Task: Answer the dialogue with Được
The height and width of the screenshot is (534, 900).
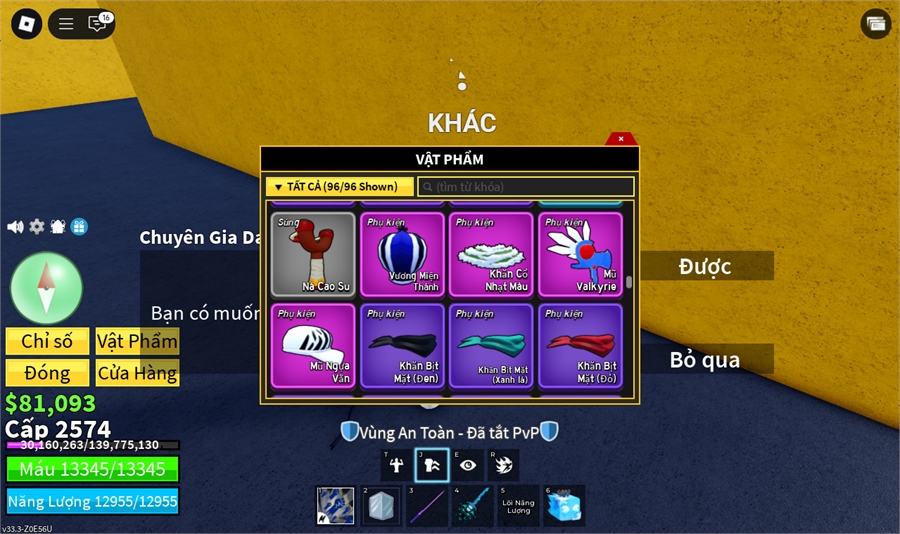Action: point(705,266)
